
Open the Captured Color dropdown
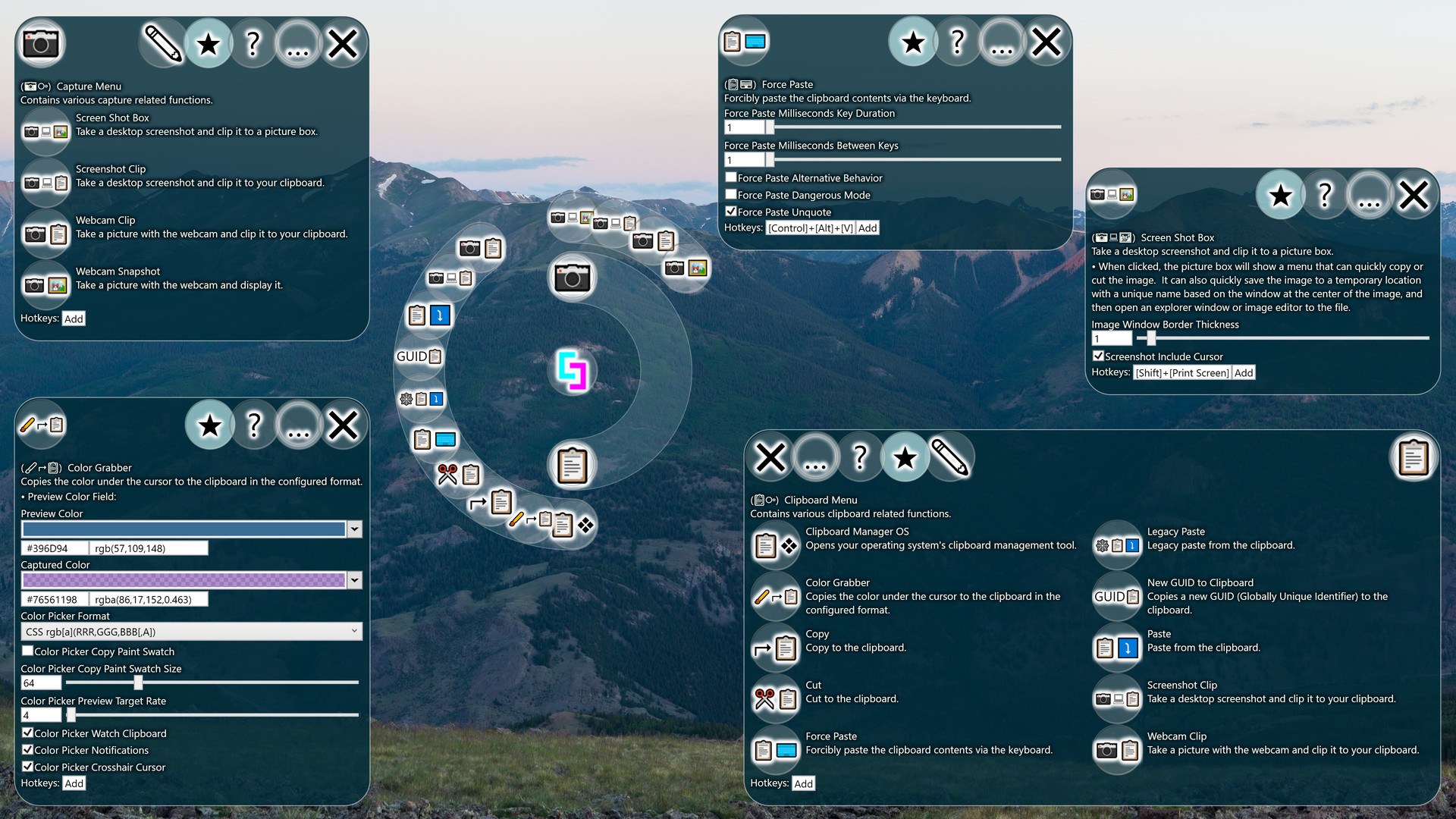(353, 580)
